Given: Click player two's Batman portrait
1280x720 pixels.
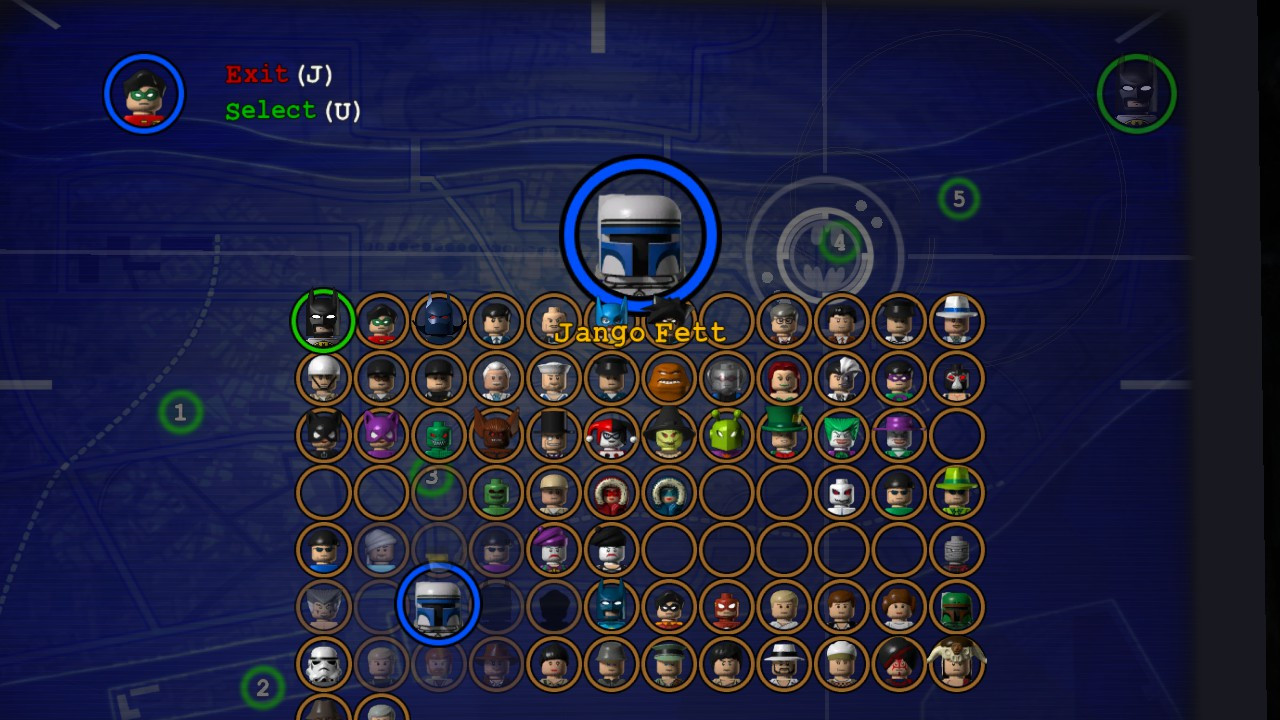Looking at the screenshot, I should (x=1137, y=93).
